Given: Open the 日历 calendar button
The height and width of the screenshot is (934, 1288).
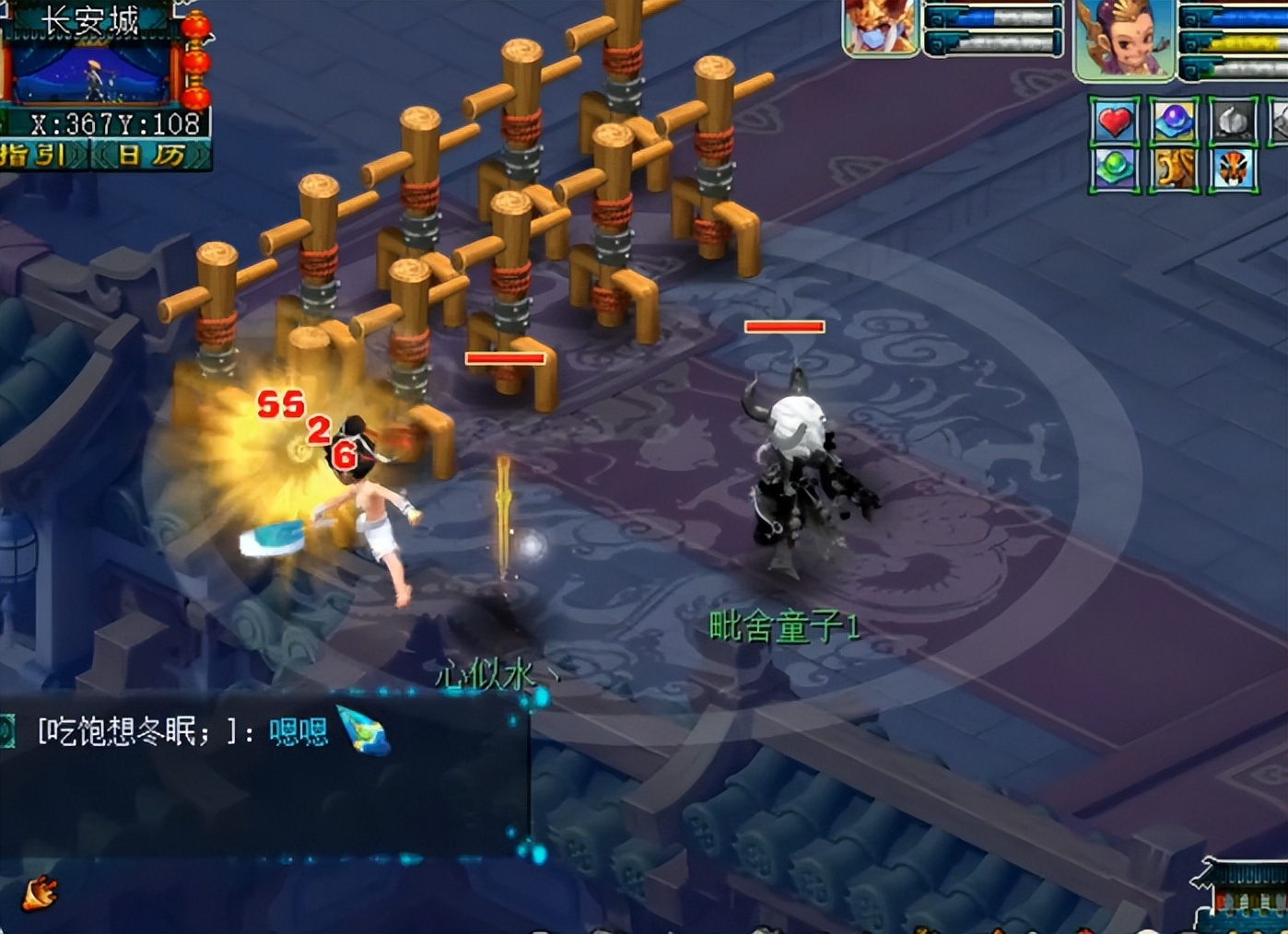Looking at the screenshot, I should [152, 155].
